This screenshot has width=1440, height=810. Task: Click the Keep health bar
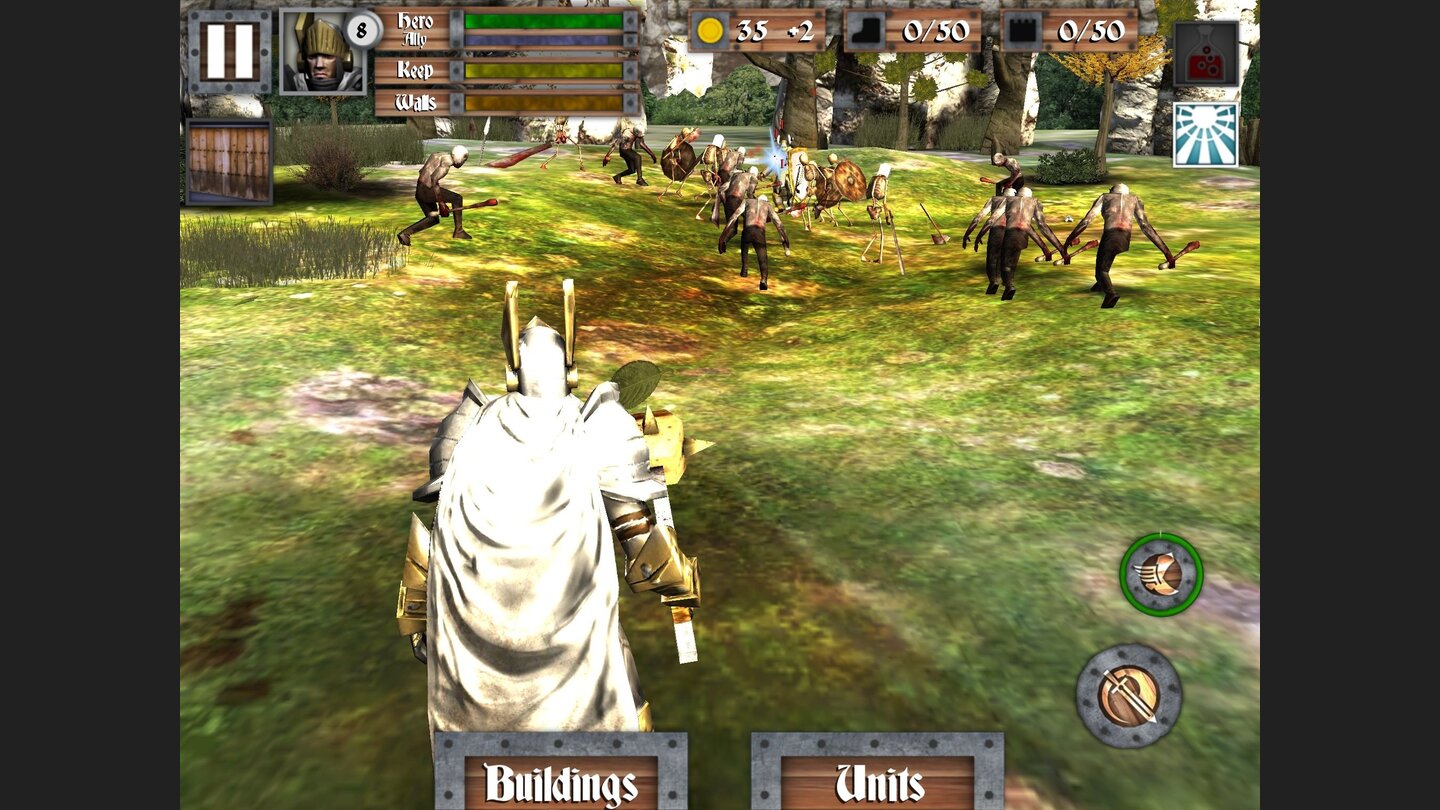click(x=543, y=72)
